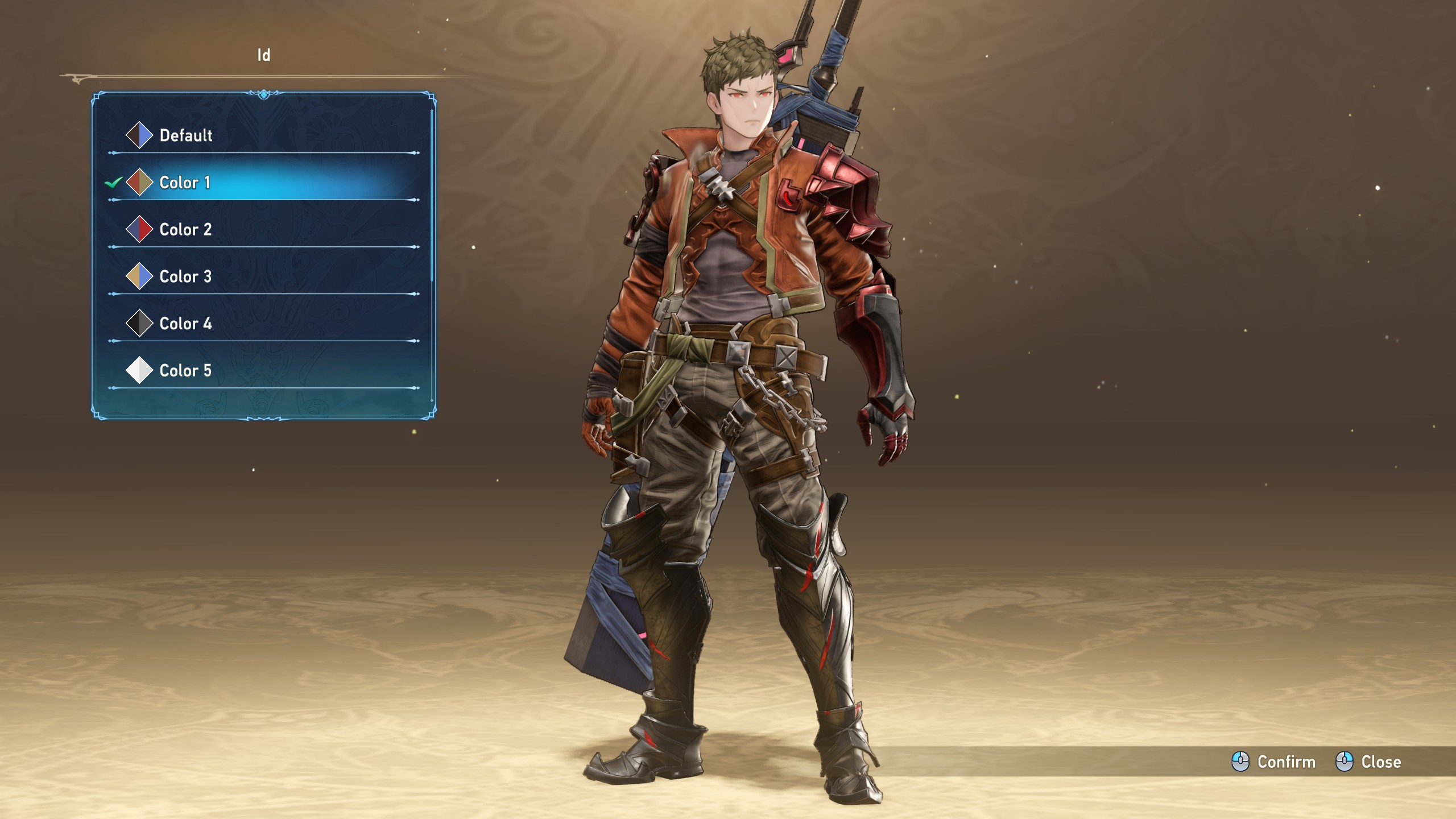The height and width of the screenshot is (819, 1456).
Task: Select the Default color scheme
Action: tap(185, 135)
